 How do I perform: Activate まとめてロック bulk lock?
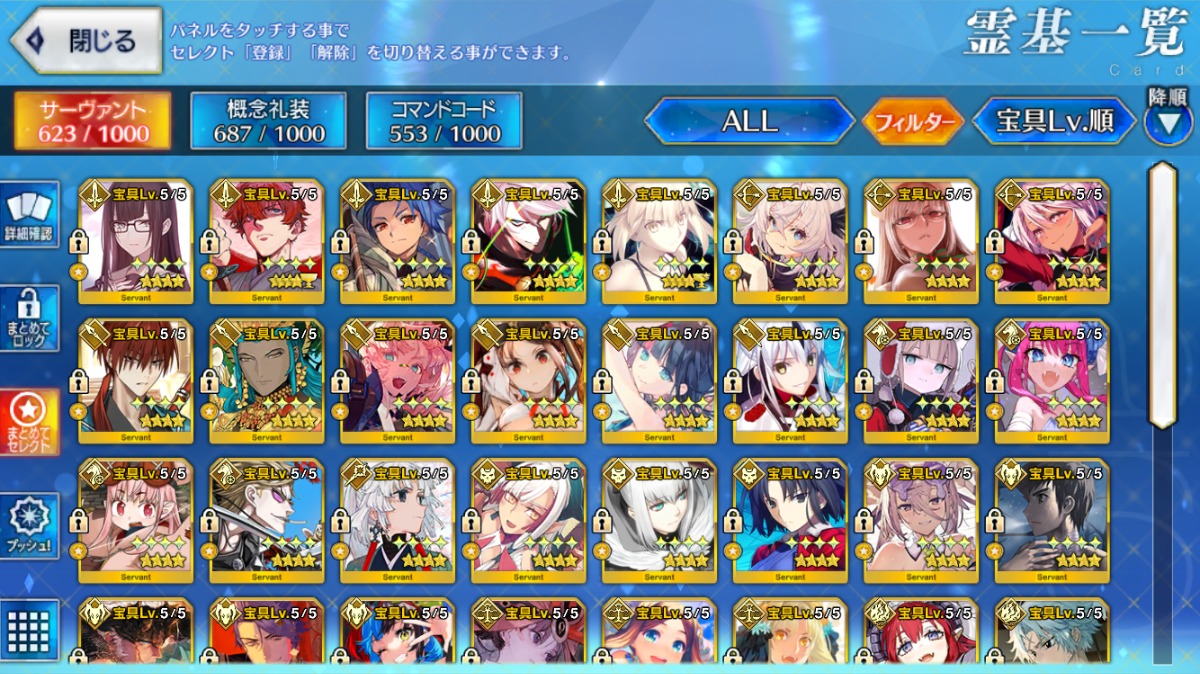pos(30,318)
